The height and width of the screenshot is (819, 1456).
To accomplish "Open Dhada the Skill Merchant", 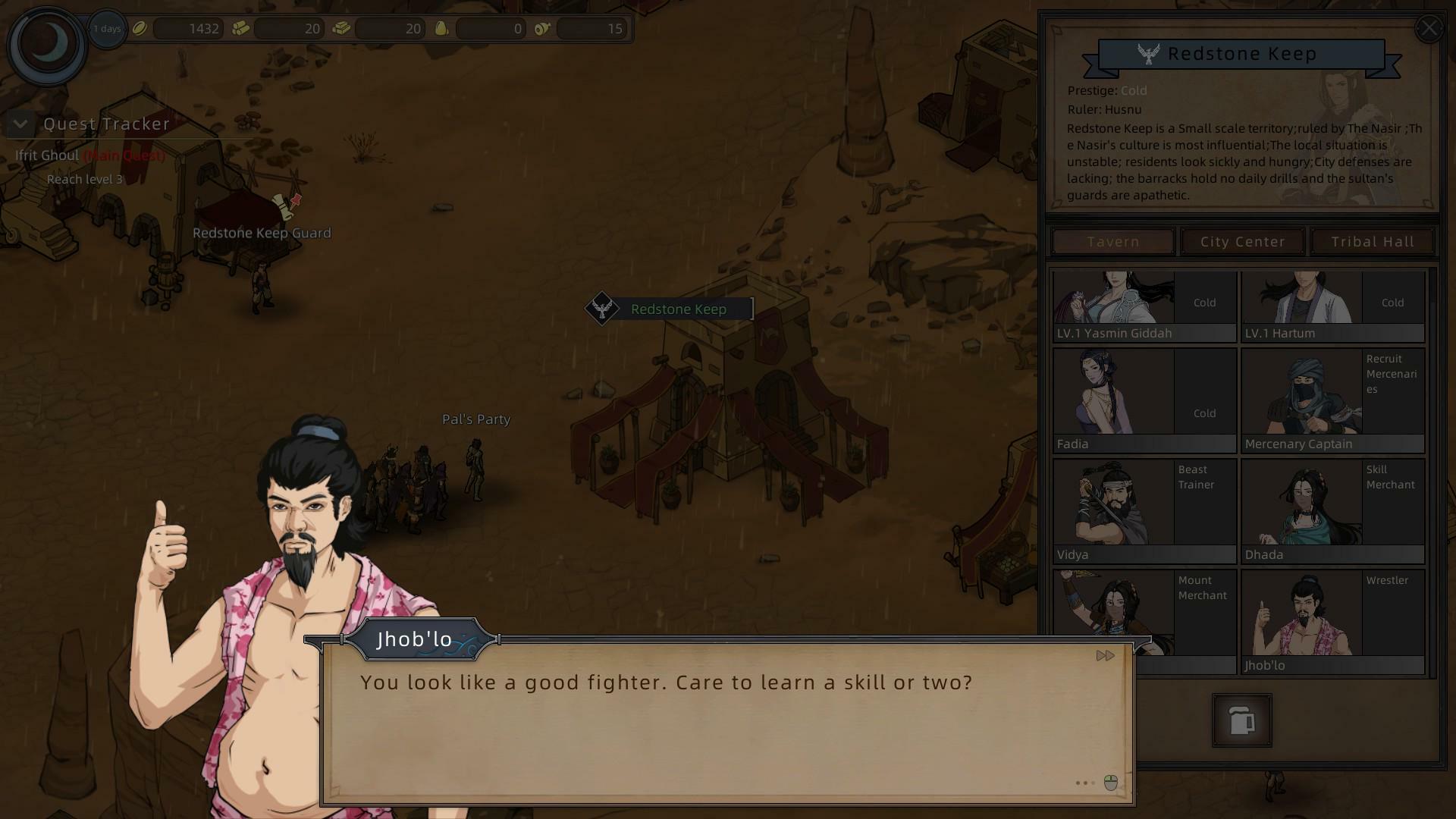I will (1332, 511).
